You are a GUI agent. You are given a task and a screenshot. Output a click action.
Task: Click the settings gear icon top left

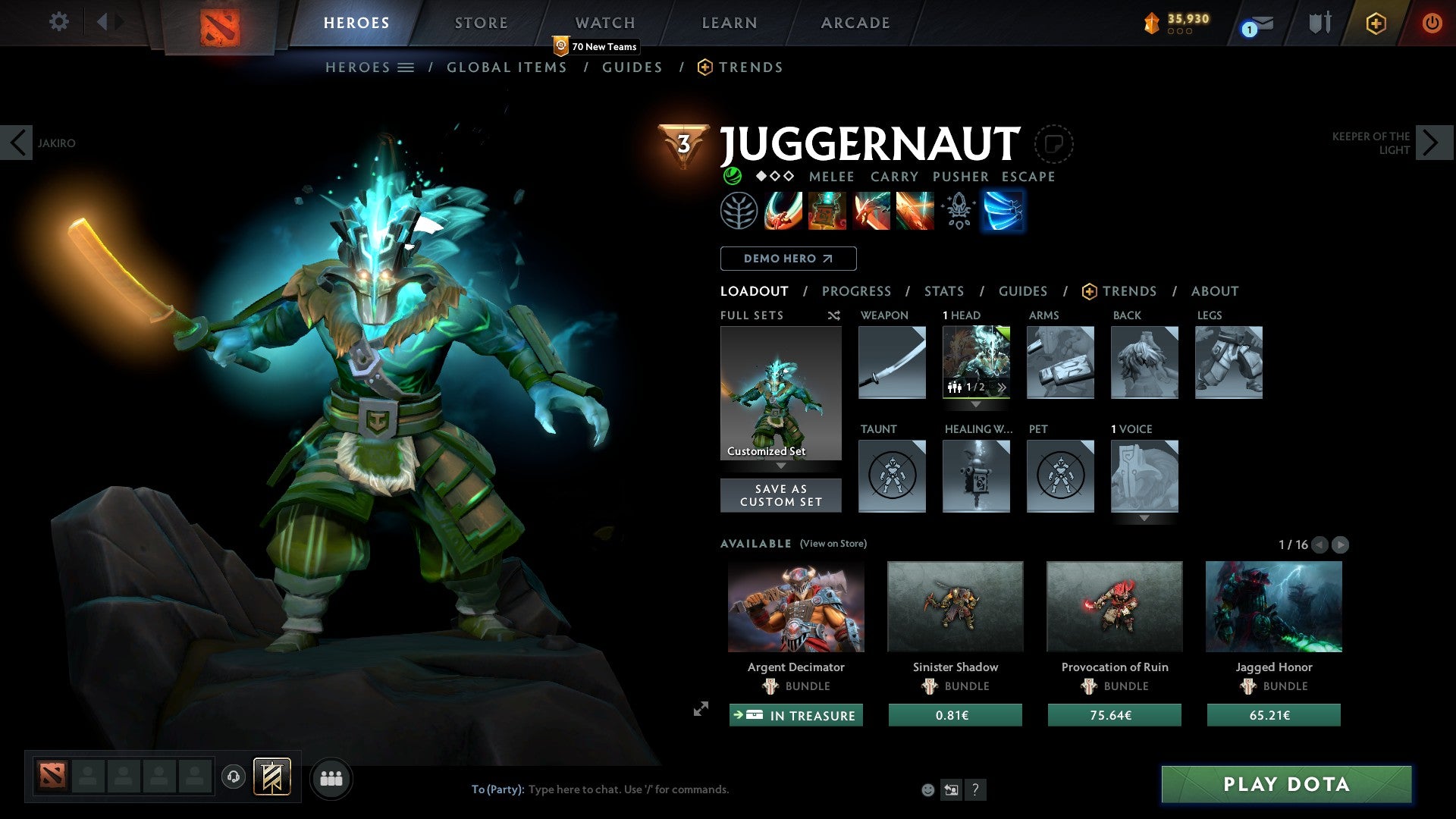coord(58,22)
